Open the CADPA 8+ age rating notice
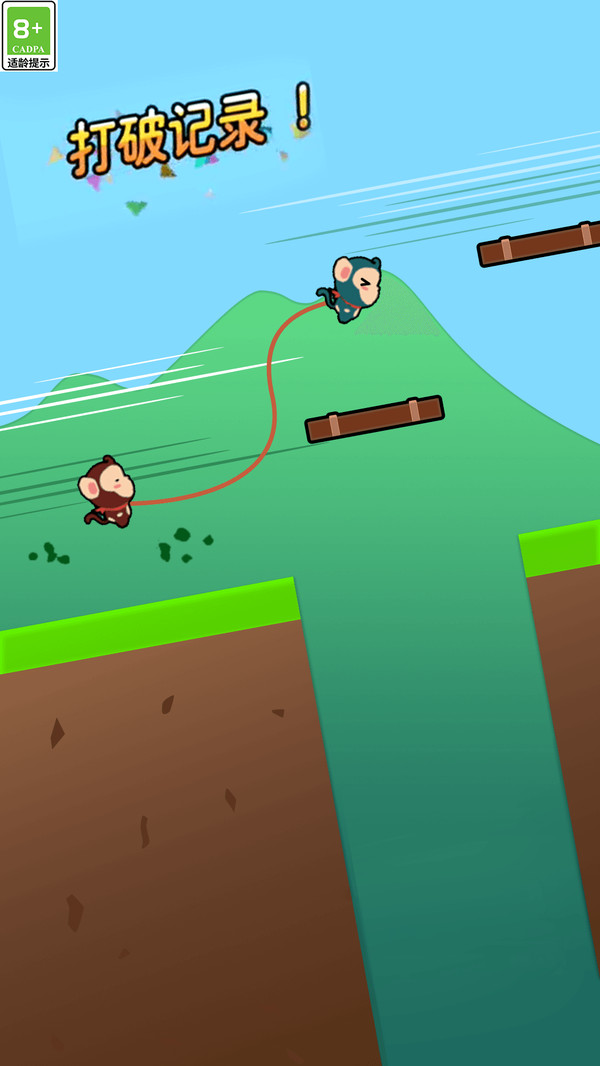Viewport: 600px width, 1066px height. click(x=29, y=36)
